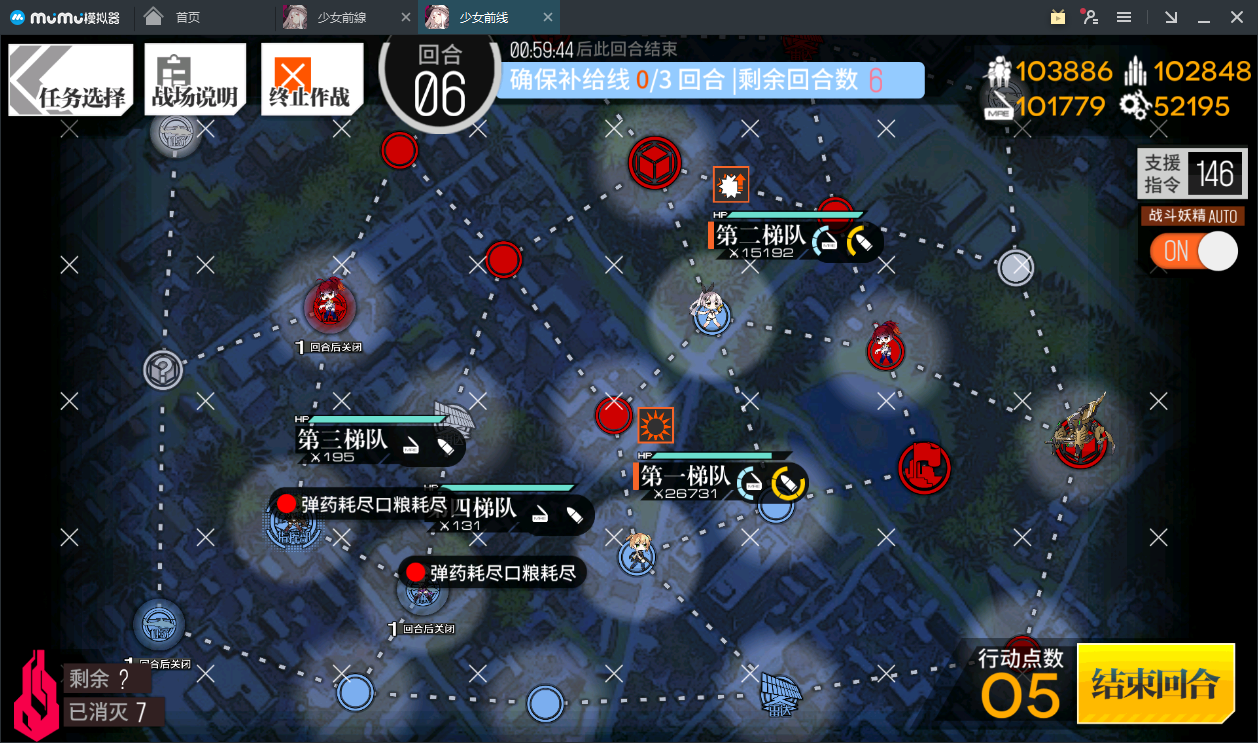The image size is (1258, 743).
Task: Open the 支援指令 support command panel
Action: [x=1192, y=174]
